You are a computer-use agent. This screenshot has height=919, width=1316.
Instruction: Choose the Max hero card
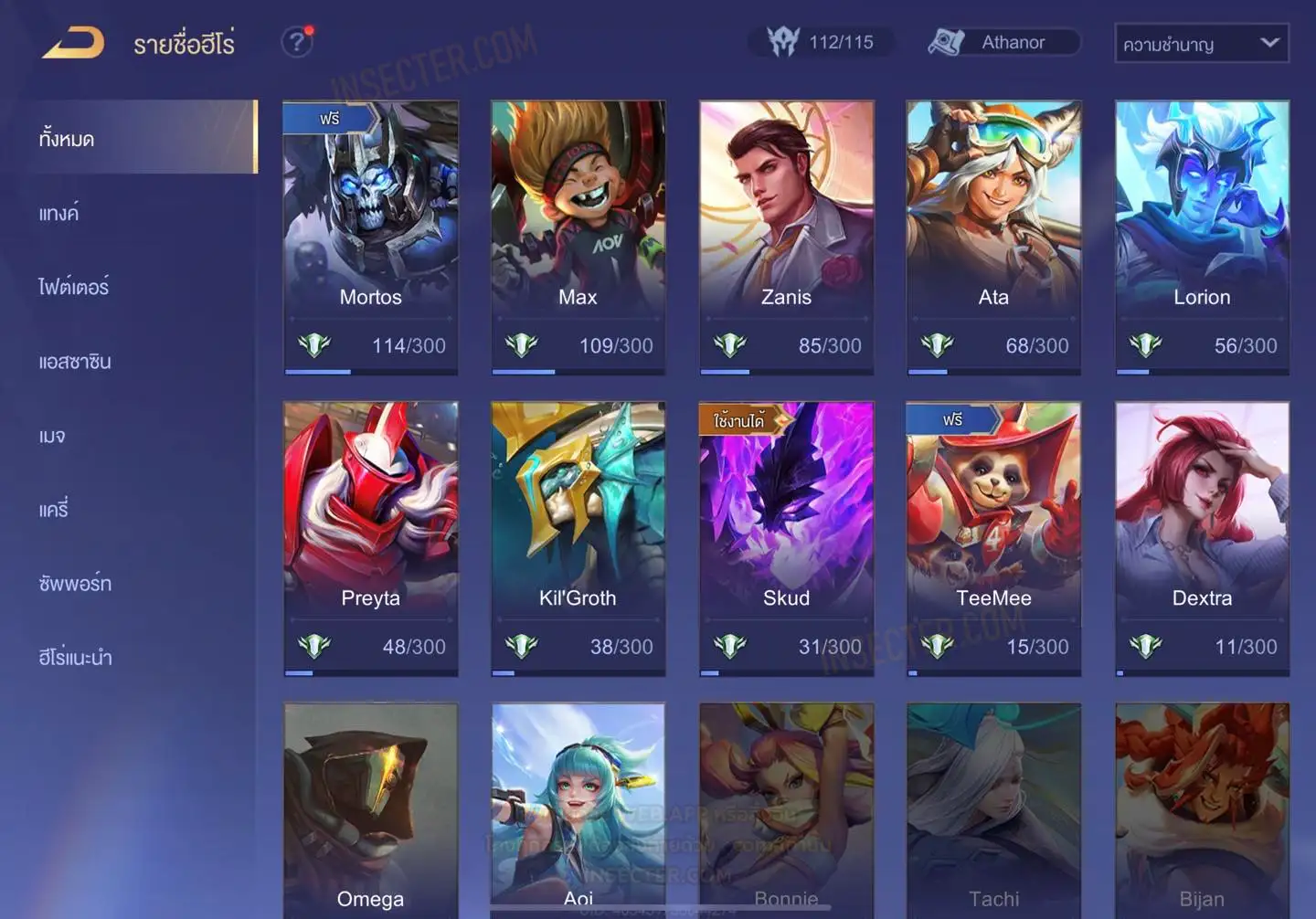(578, 236)
